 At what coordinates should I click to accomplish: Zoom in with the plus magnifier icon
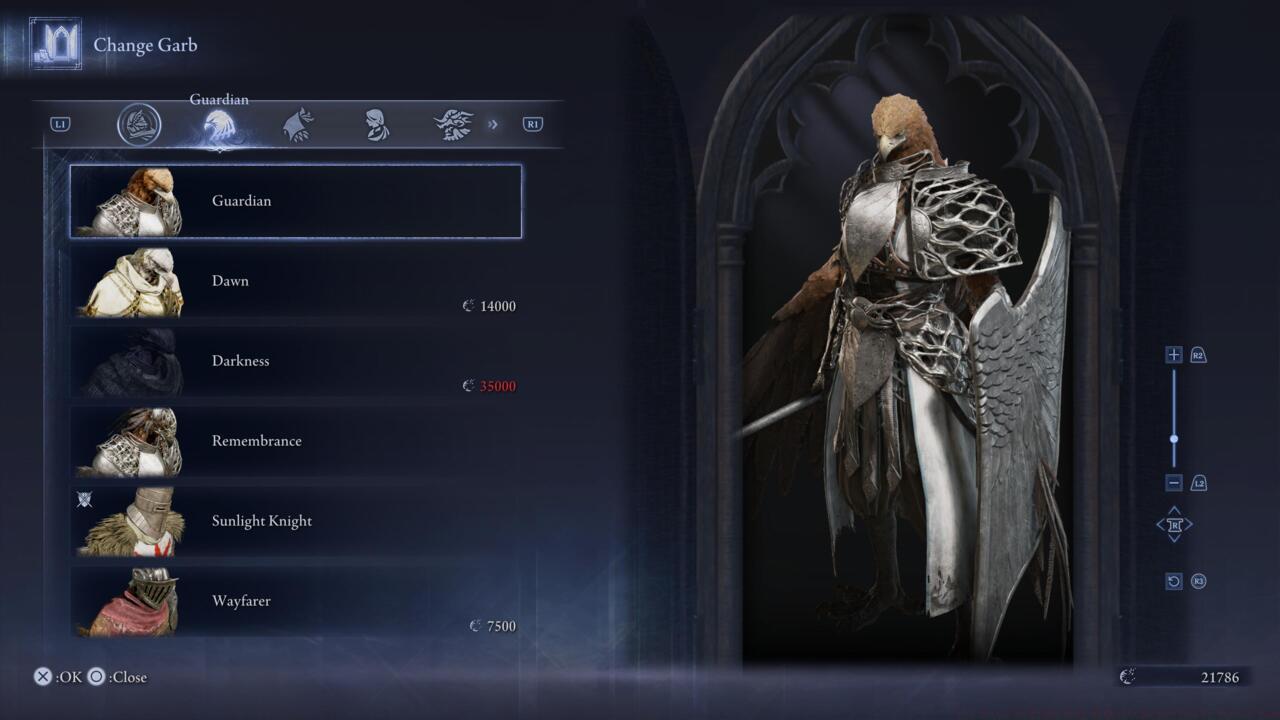[1173, 355]
